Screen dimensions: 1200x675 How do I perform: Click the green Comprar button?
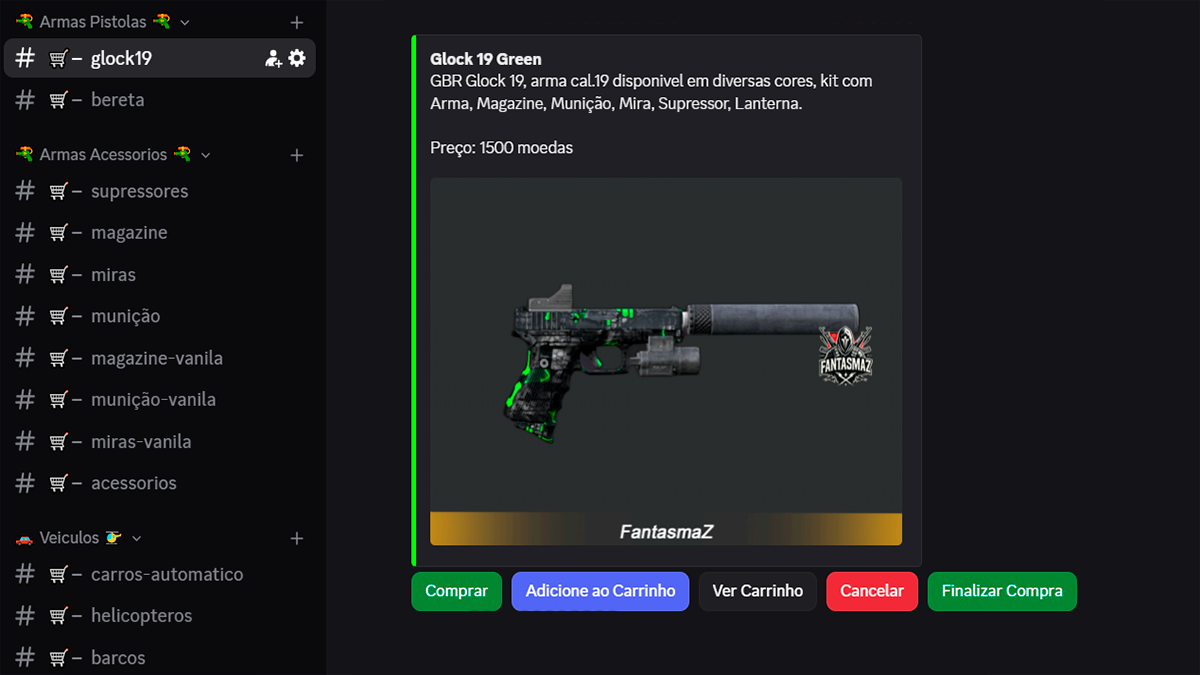pyautogui.click(x=456, y=591)
